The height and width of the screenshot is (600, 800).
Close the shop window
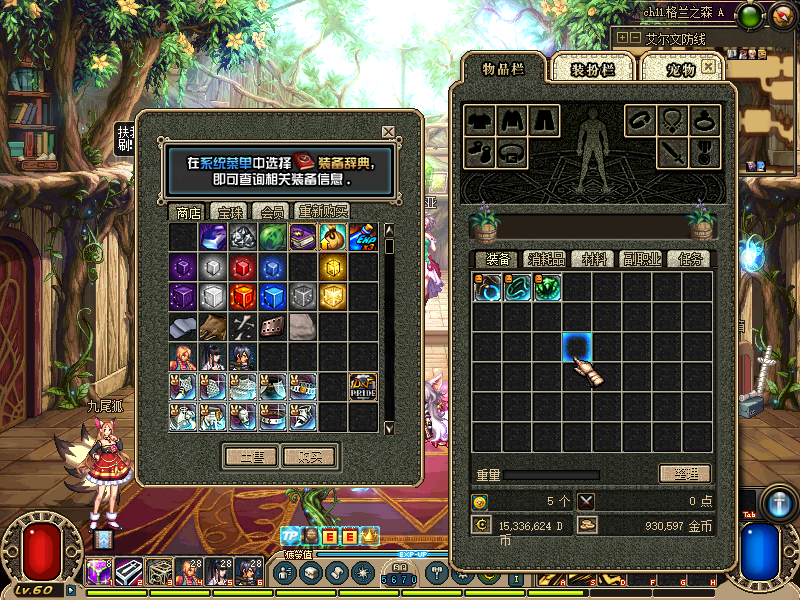click(388, 132)
